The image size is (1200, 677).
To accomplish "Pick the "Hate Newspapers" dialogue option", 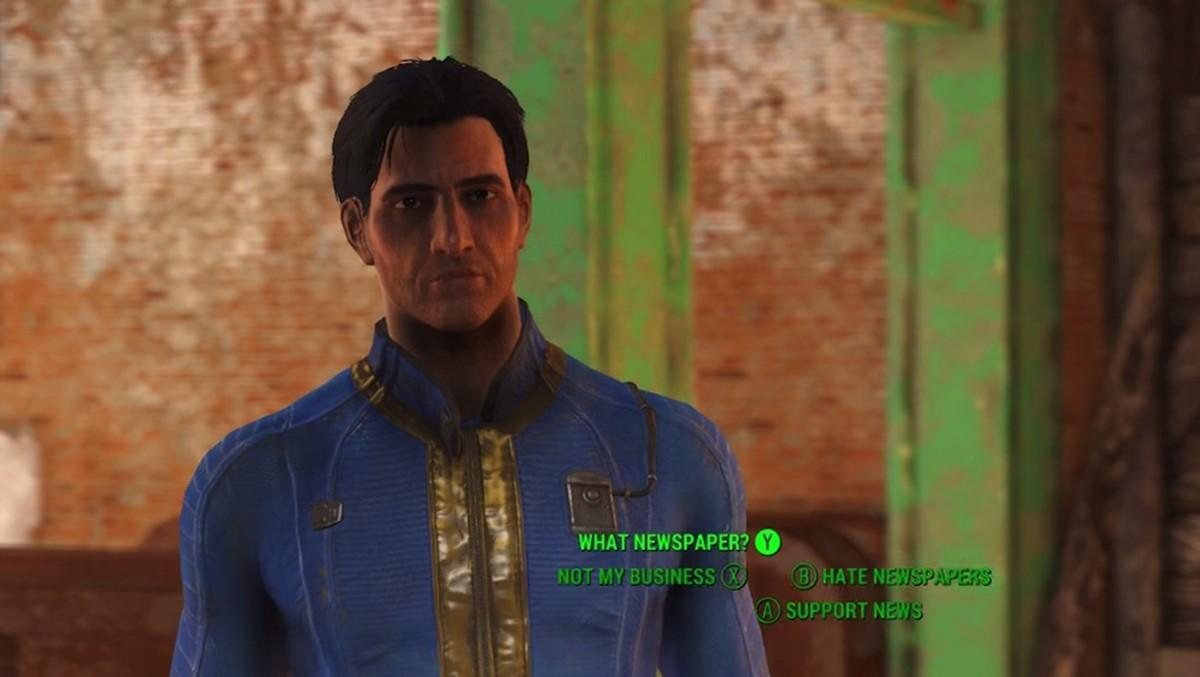I will (905, 577).
